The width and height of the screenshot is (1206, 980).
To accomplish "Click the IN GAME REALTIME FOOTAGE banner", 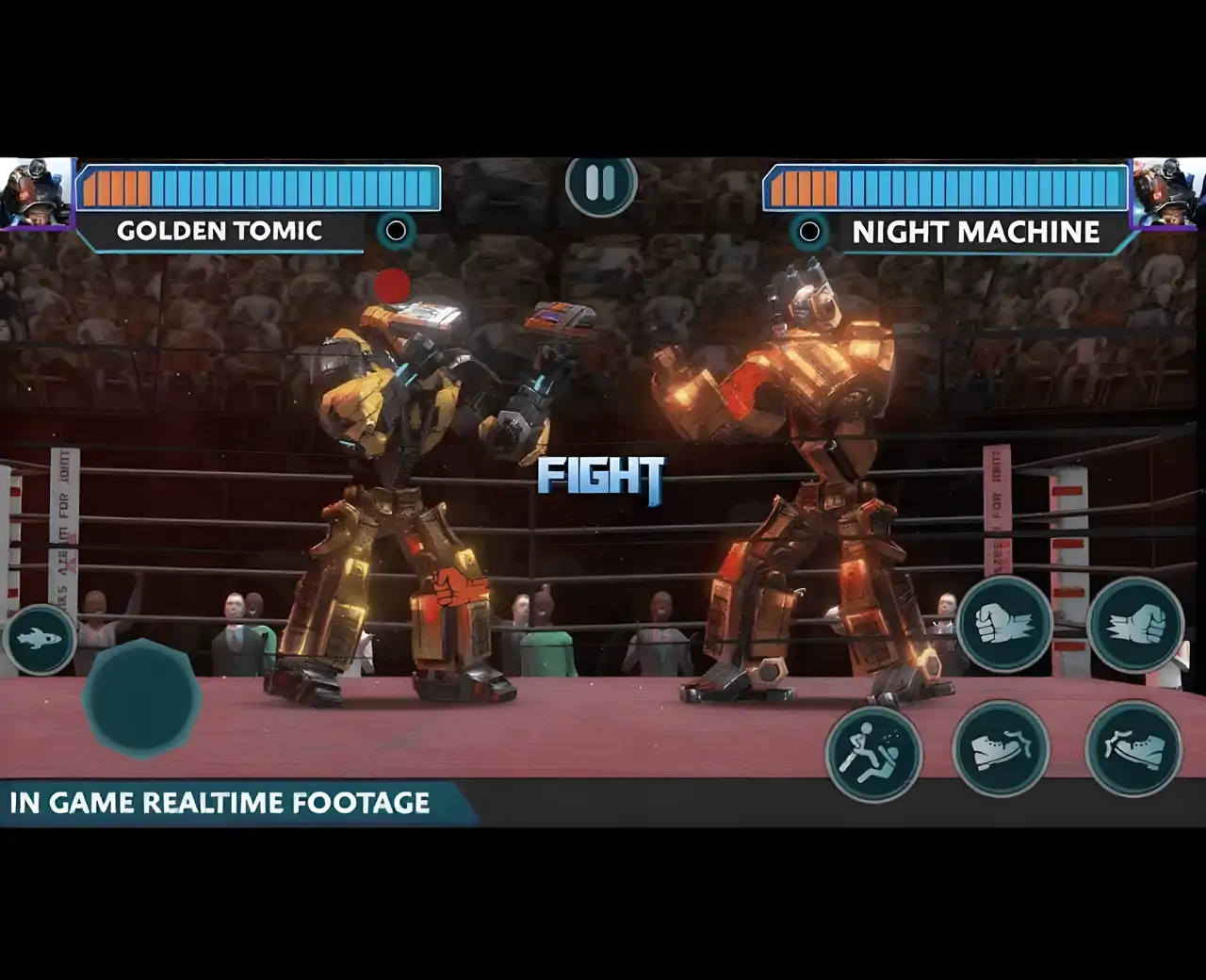I will point(221,804).
